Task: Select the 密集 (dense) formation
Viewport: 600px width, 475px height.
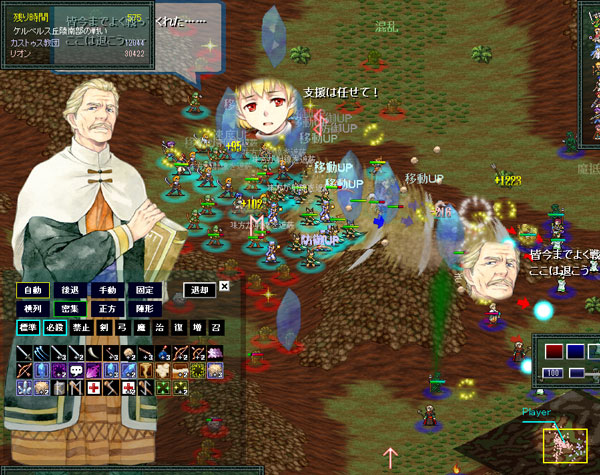Action: click(x=68, y=309)
